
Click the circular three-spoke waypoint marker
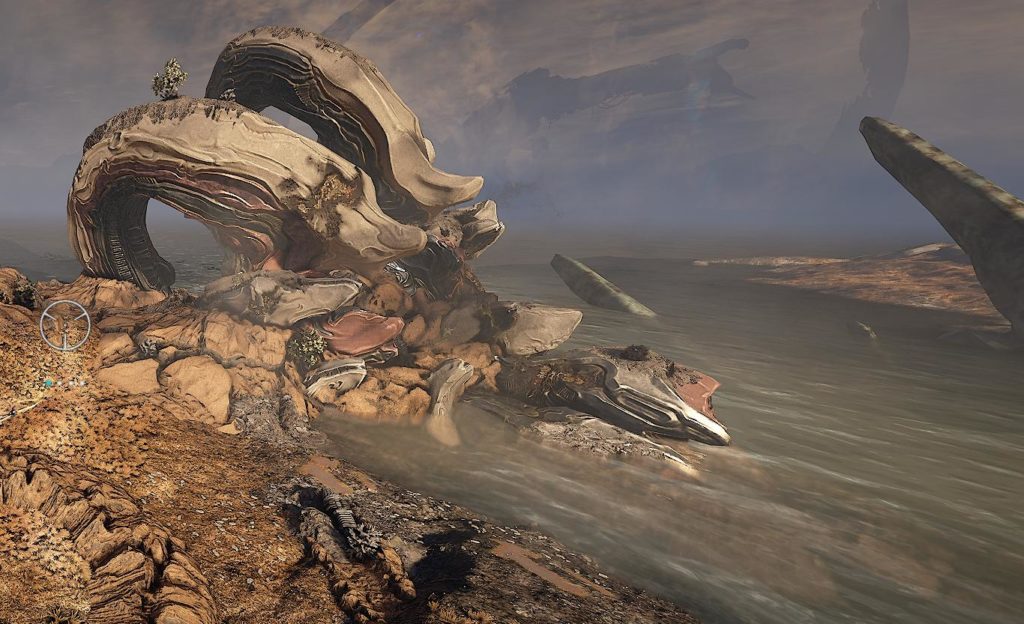click(65, 325)
